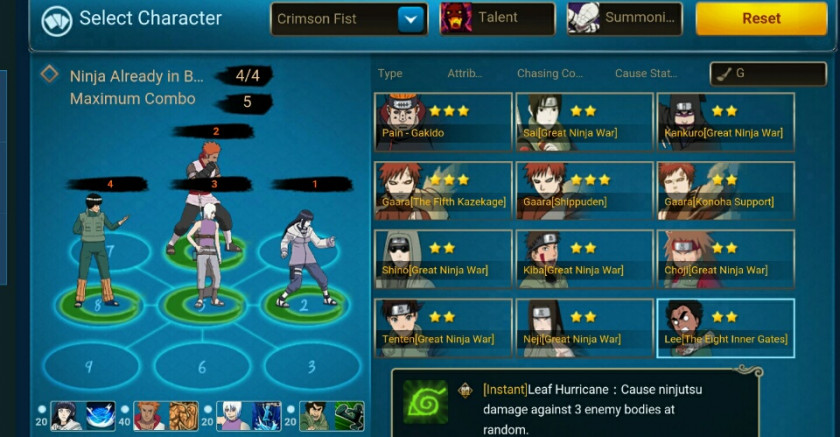Viewport: 840px width, 437px height.
Task: Choose Neji [Great Ninja War] card
Action: 584,328
